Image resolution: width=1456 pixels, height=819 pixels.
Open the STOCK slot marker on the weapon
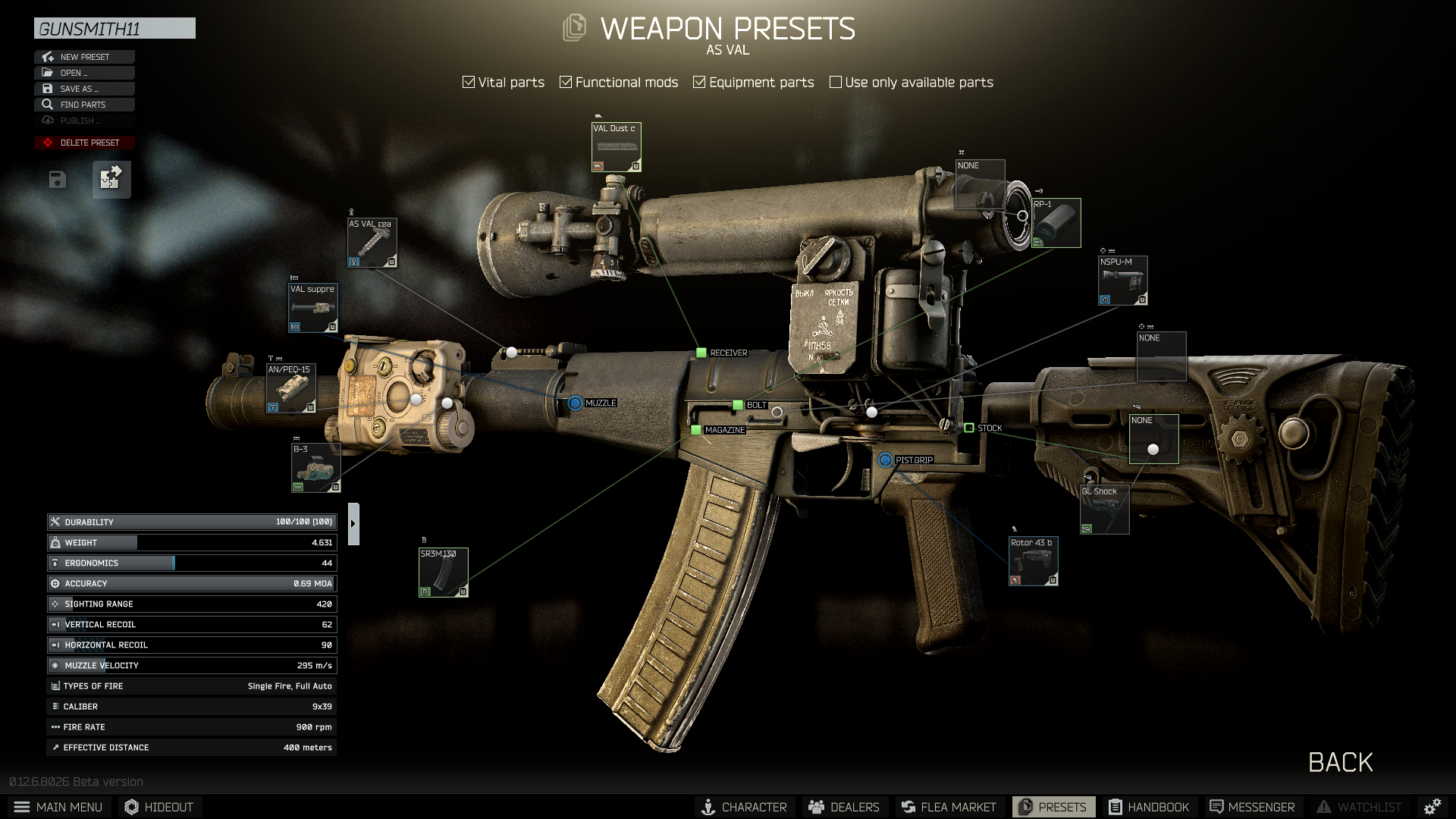[971, 428]
